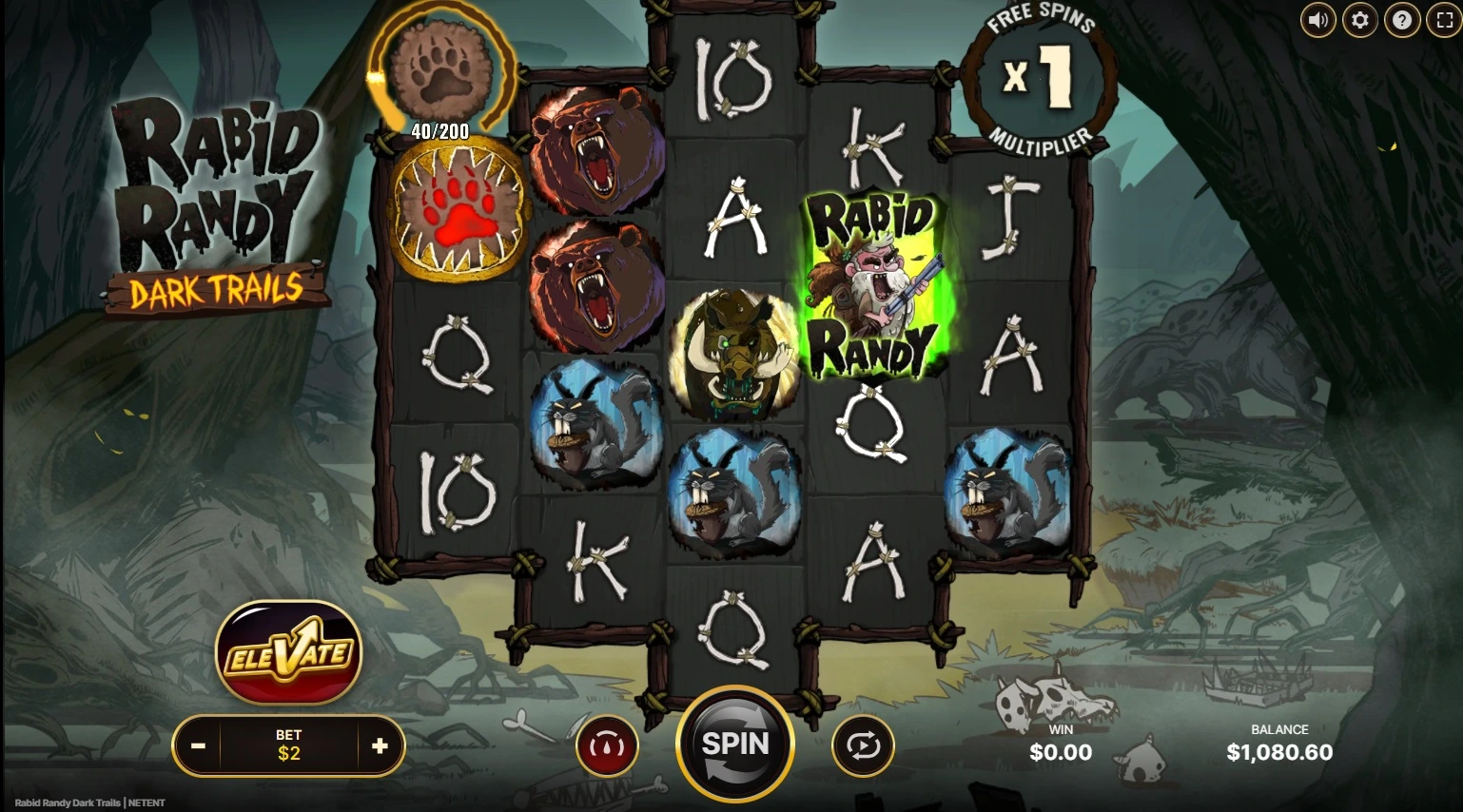Decrease the bet amount
The height and width of the screenshot is (812, 1463).
198,746
